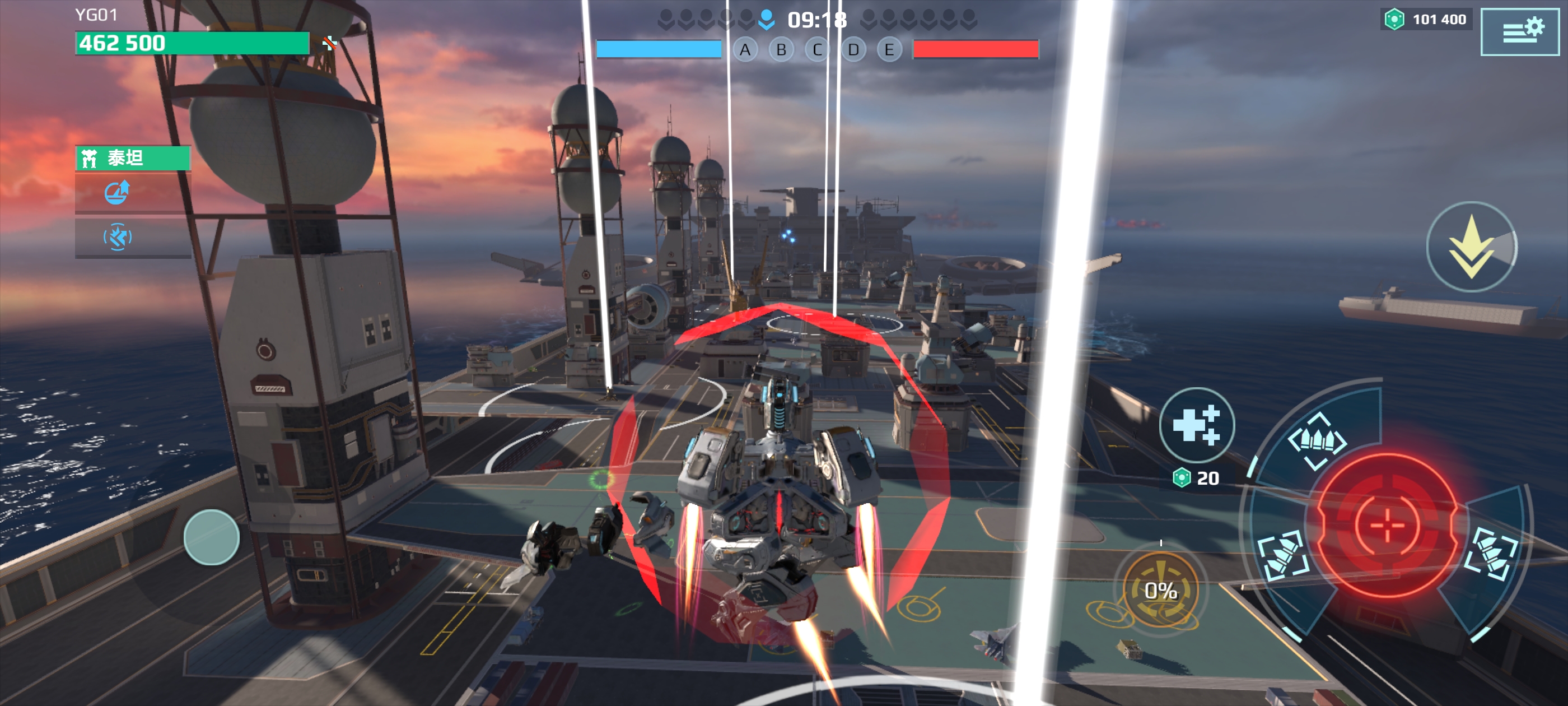Select beacon B indicator

point(781,50)
